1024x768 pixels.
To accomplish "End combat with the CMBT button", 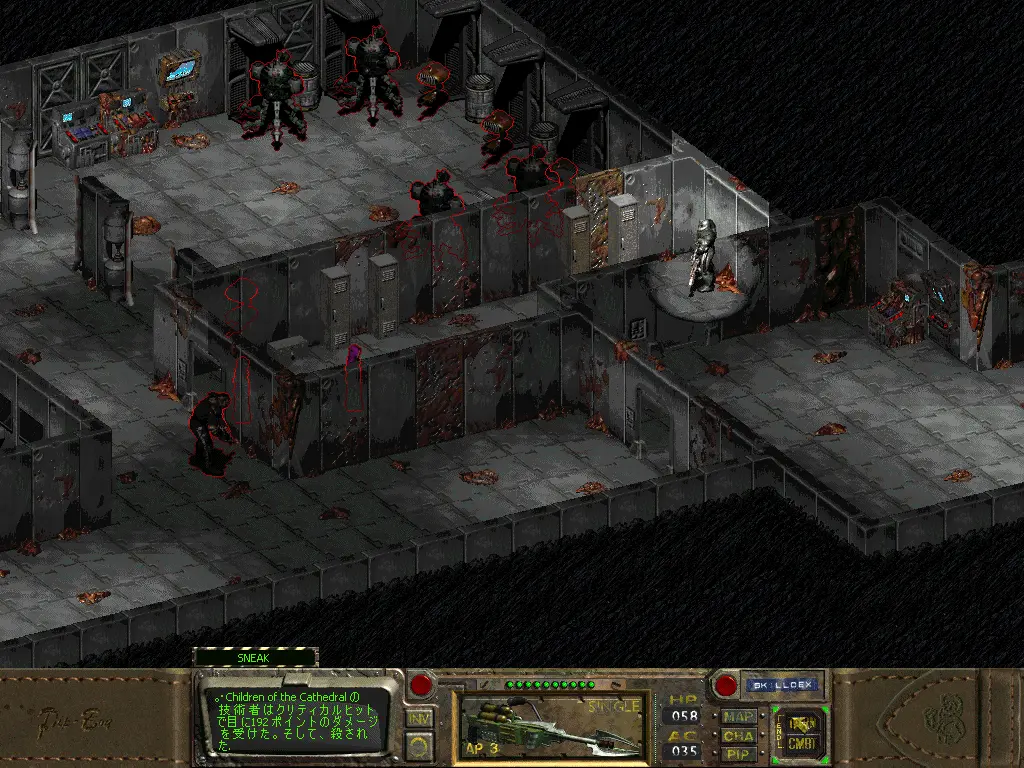I will pos(801,743).
